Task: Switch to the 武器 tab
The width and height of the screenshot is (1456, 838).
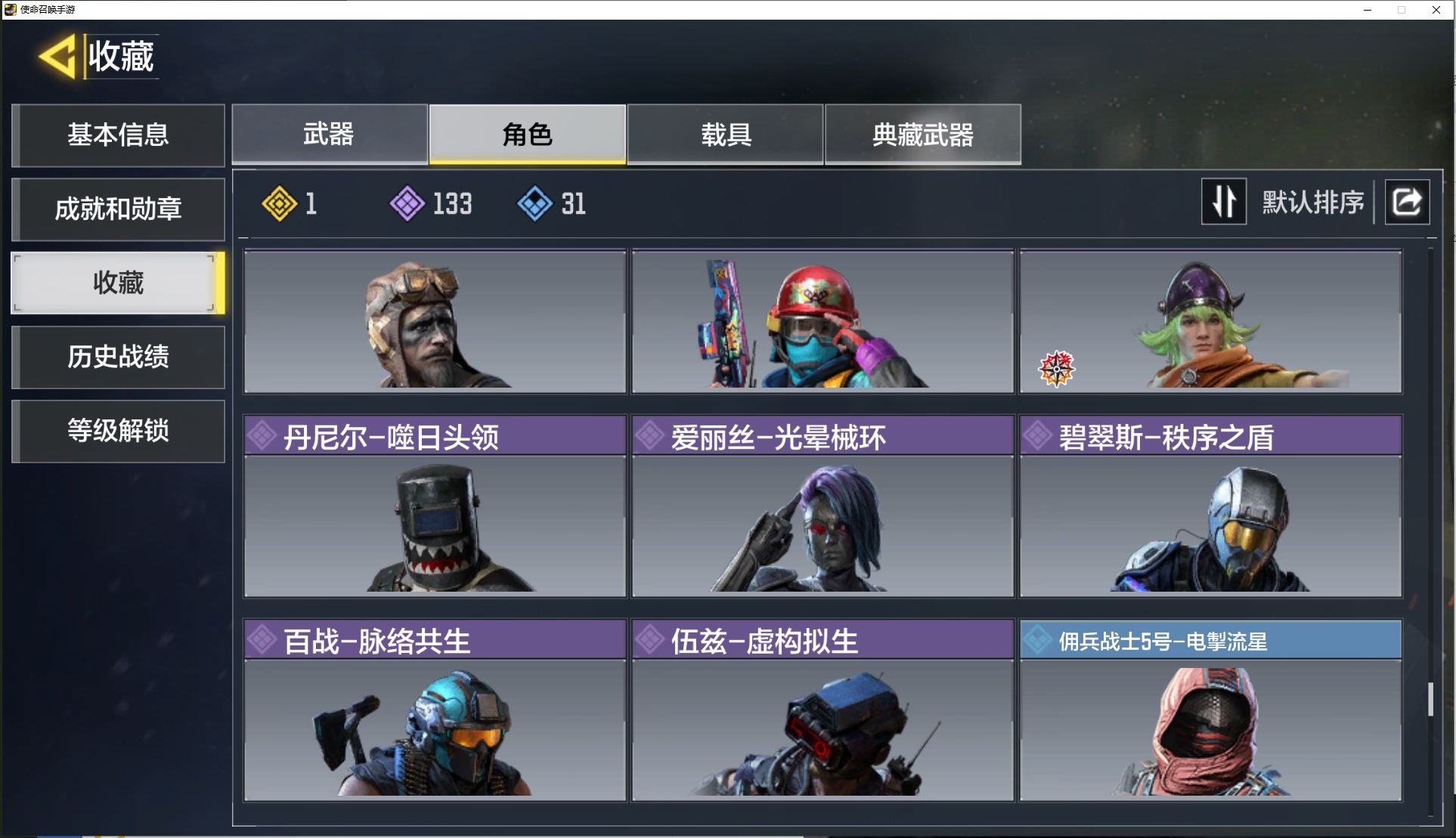Action: (x=329, y=135)
